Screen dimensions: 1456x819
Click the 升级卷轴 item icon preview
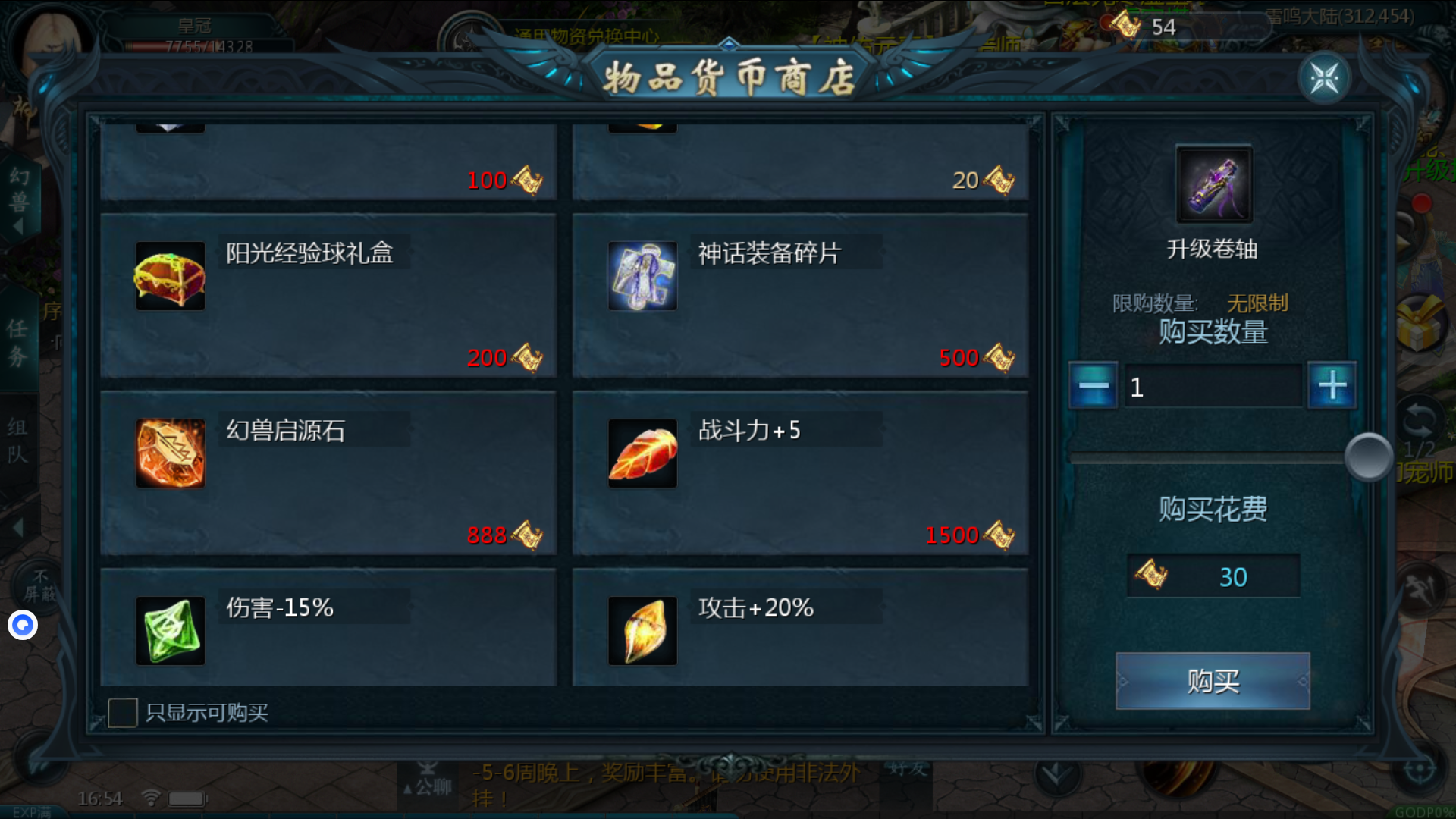pyautogui.click(x=1213, y=184)
